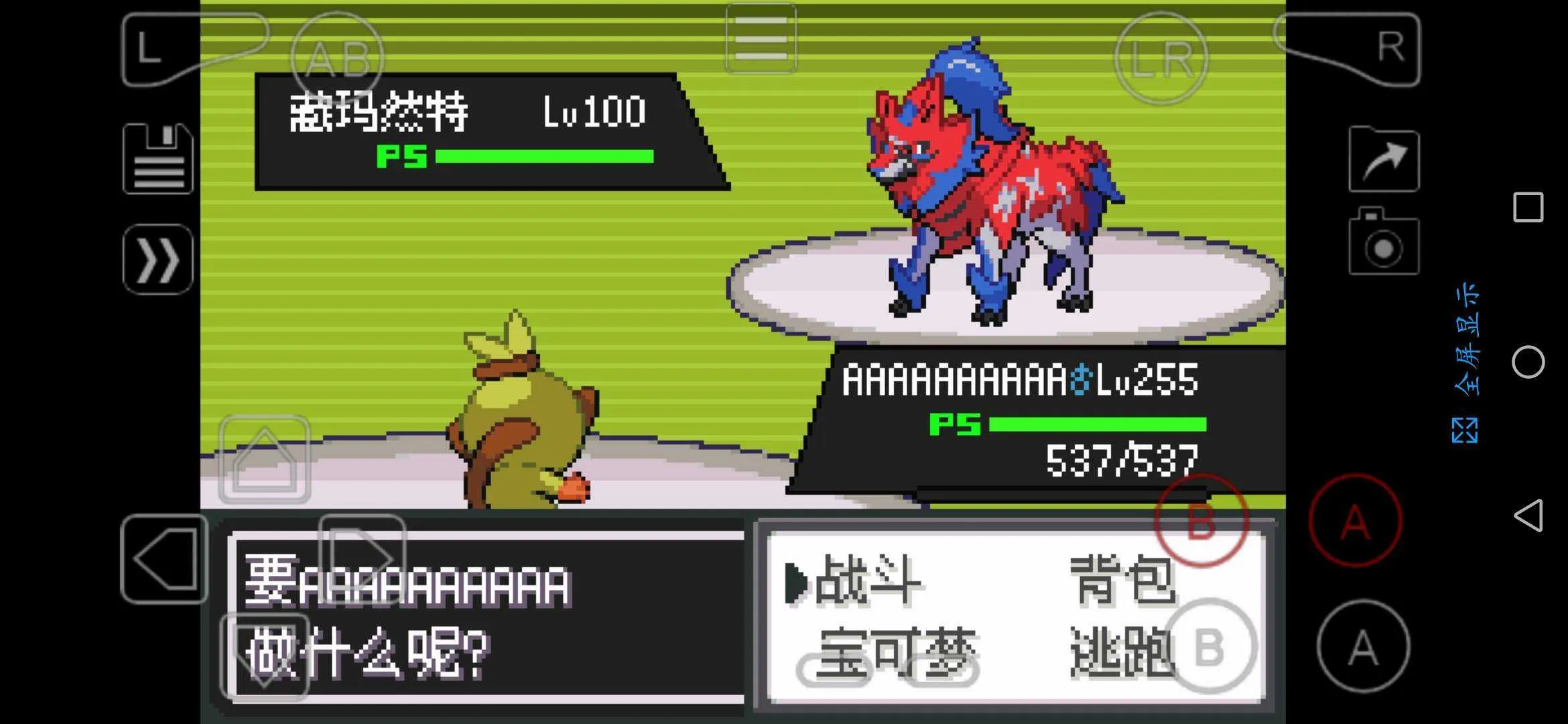Tap the red circled A button
This screenshot has height=724, width=1568.
click(1355, 521)
